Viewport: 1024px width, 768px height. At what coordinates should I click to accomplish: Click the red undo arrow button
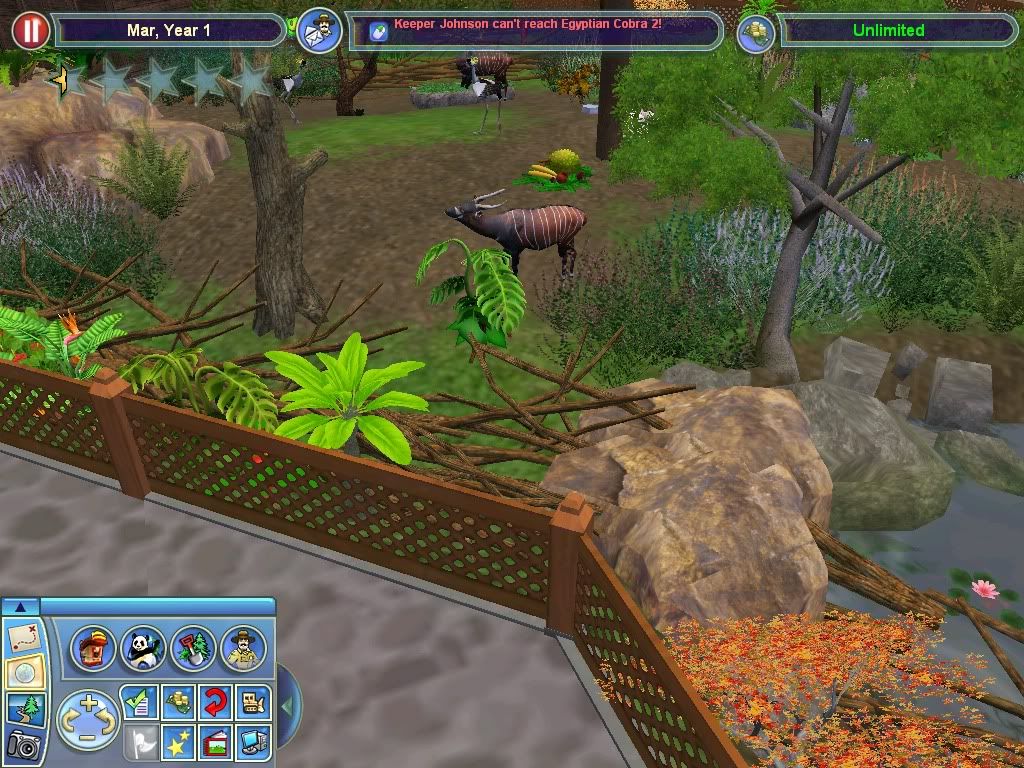[x=214, y=702]
